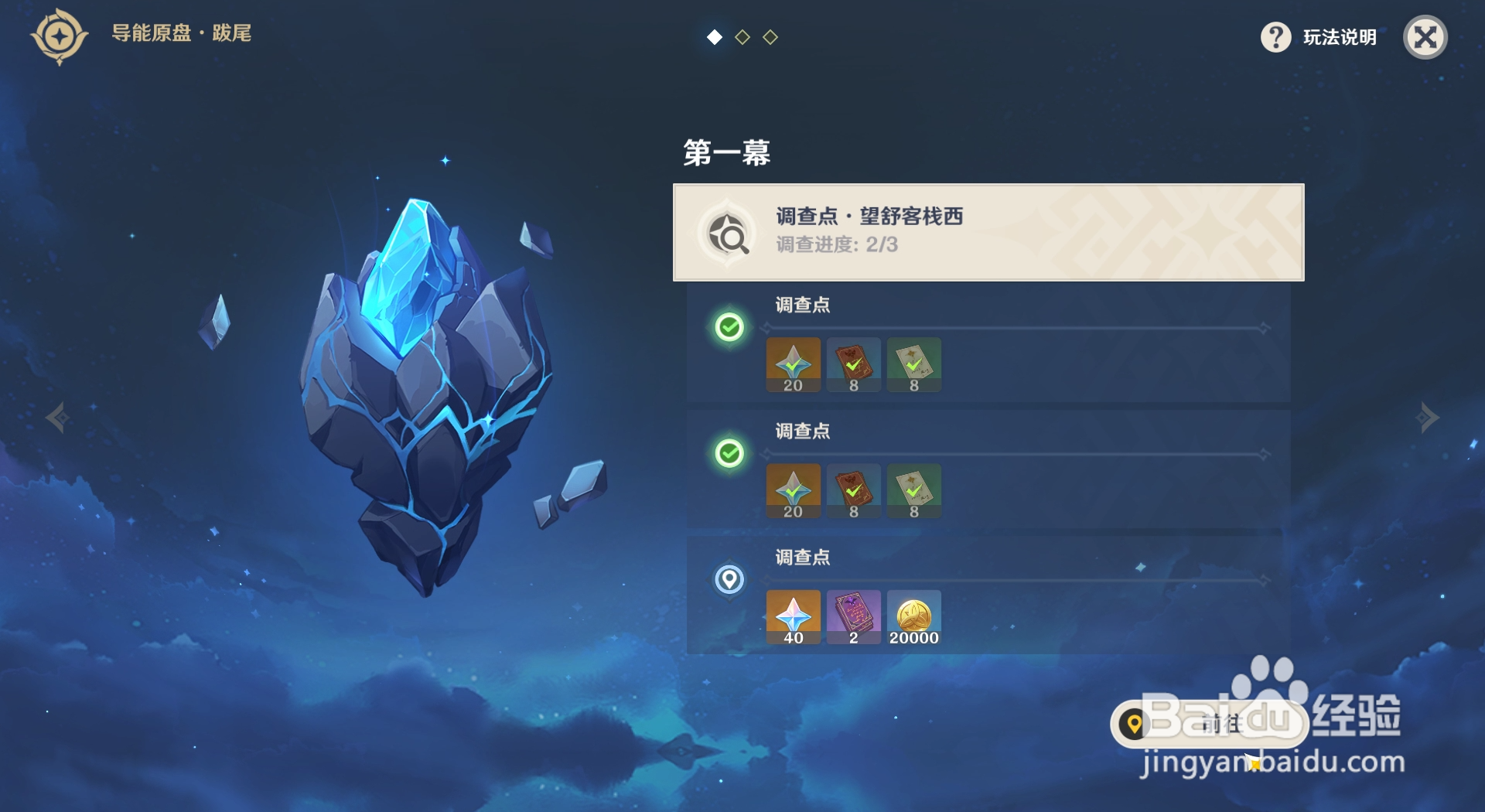This screenshot has height=812, width=1485.
Task: Expand the 调查点·望舒客栈西 header card
Action: (x=988, y=232)
